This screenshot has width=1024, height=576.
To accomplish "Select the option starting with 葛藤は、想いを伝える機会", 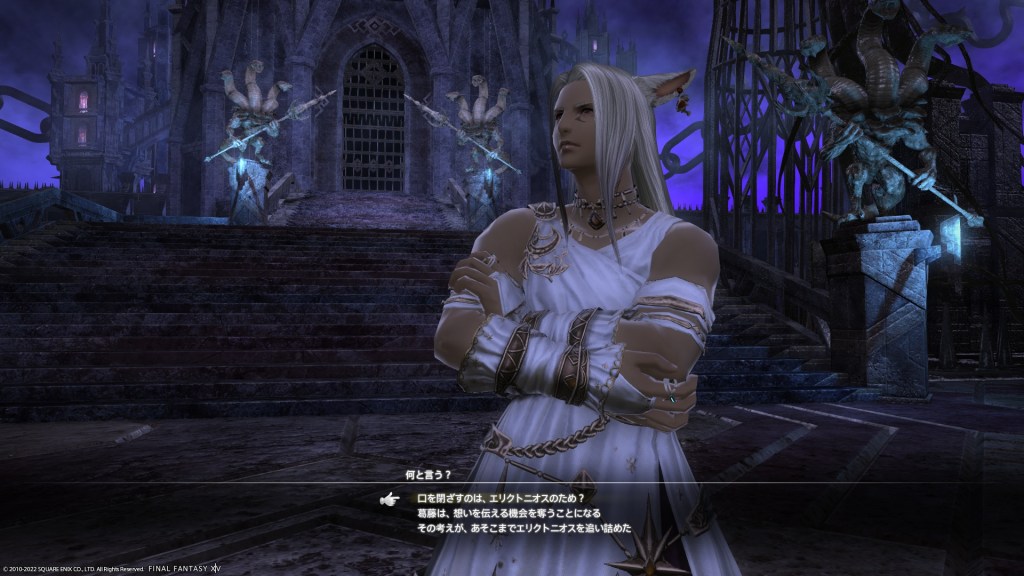I will pos(509,512).
